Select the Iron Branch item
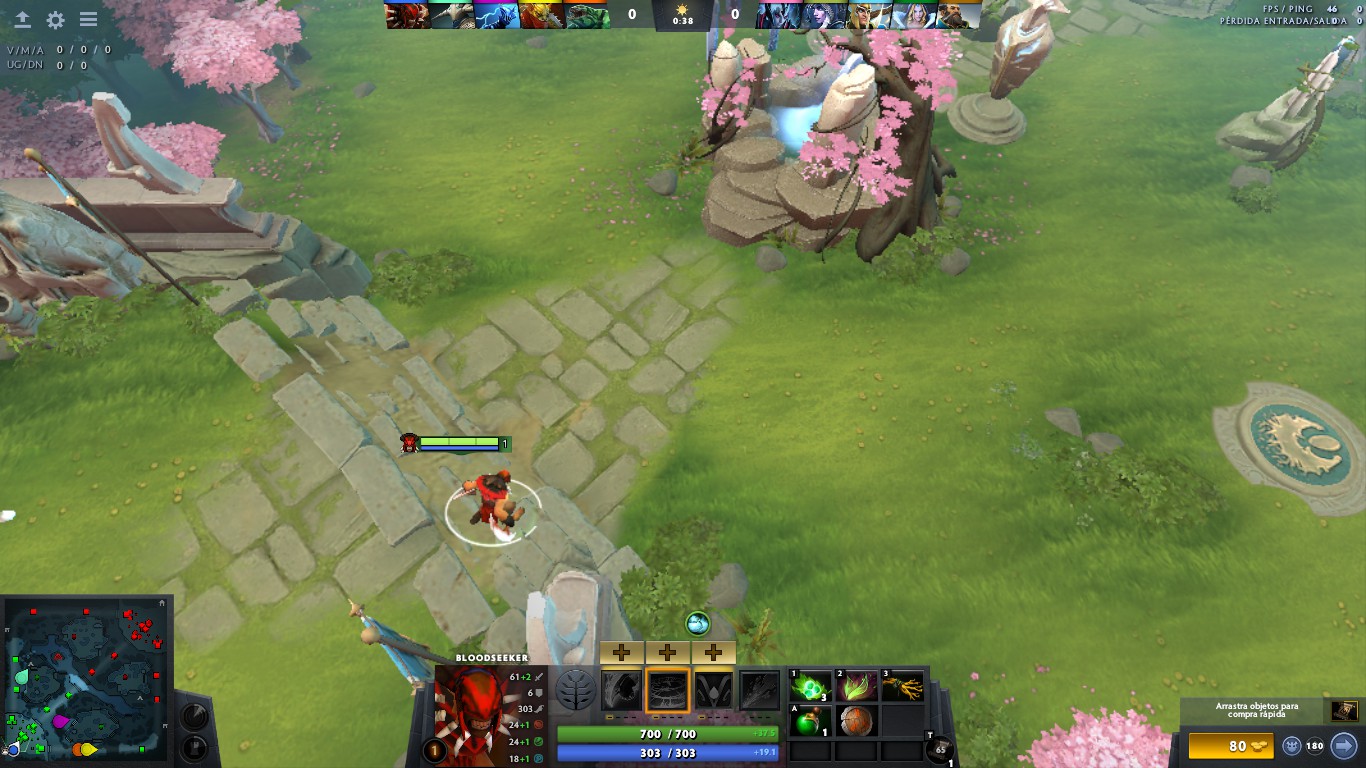The width and height of the screenshot is (1366, 768). (x=901, y=686)
